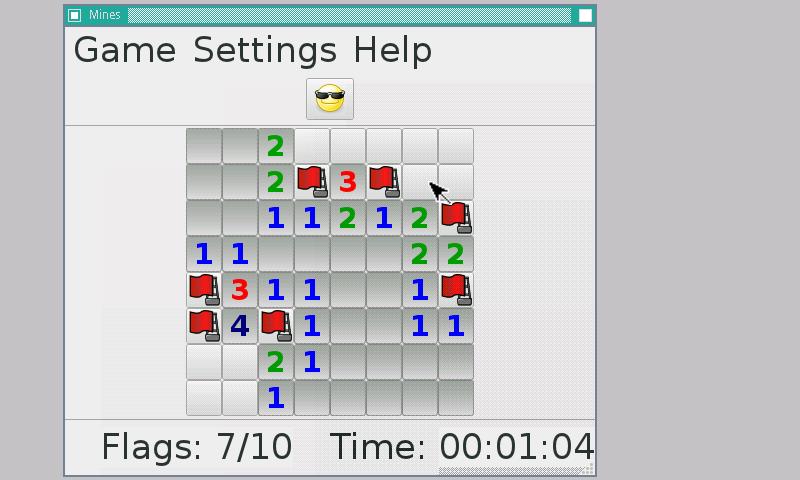Select the flag between green 2 and red 3
The height and width of the screenshot is (480, 800).
point(312,182)
